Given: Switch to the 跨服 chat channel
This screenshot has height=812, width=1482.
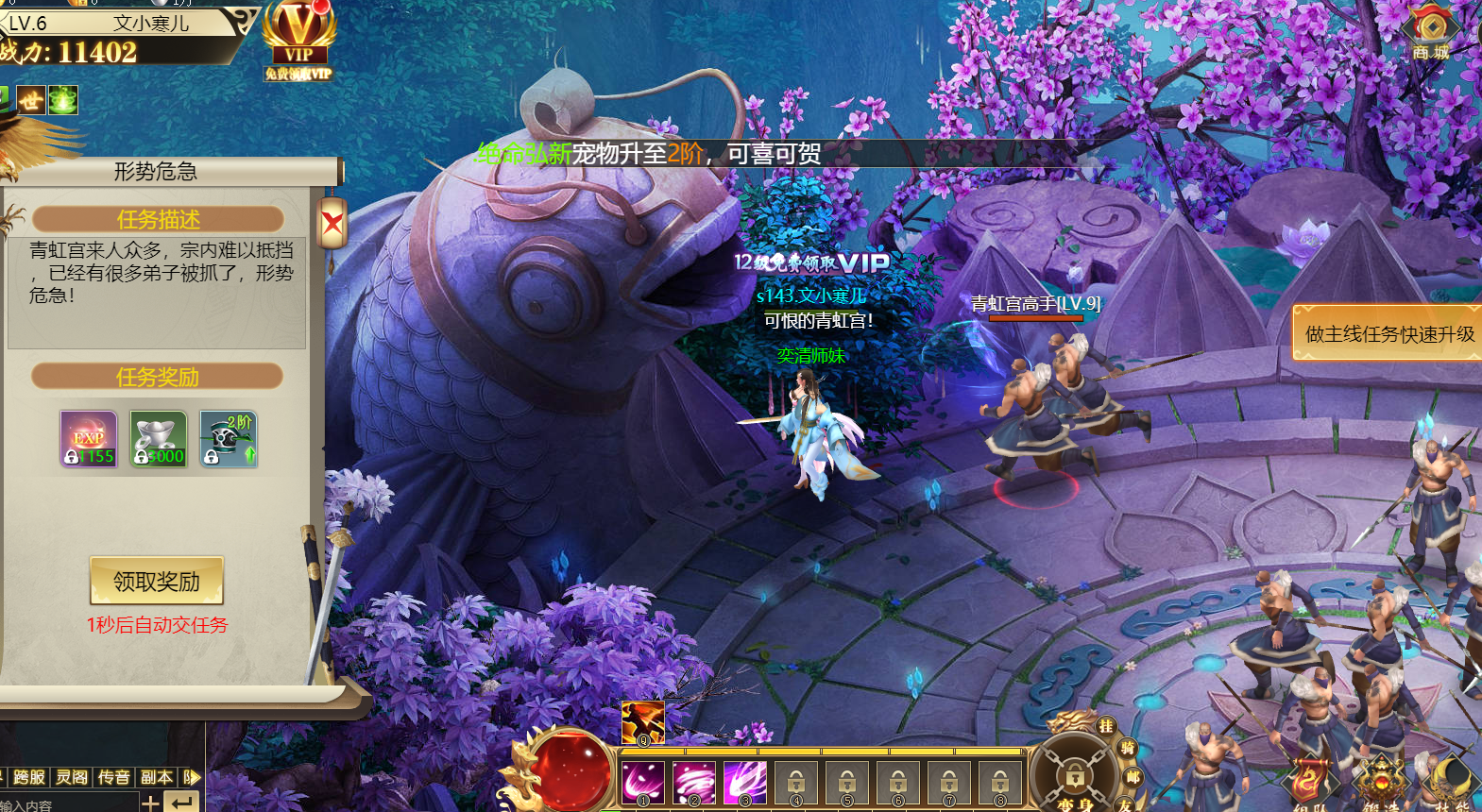Looking at the screenshot, I should [29, 777].
